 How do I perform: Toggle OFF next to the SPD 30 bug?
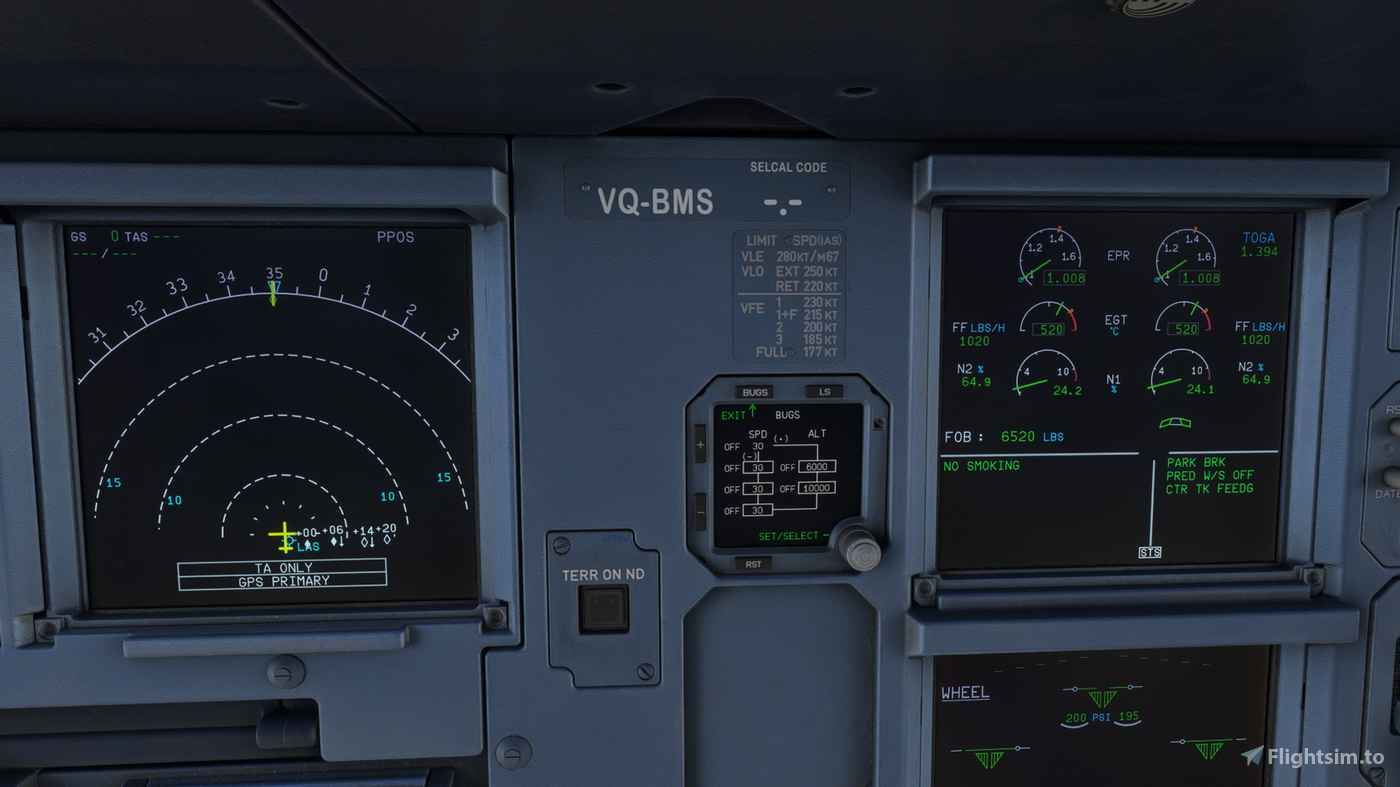point(731,448)
